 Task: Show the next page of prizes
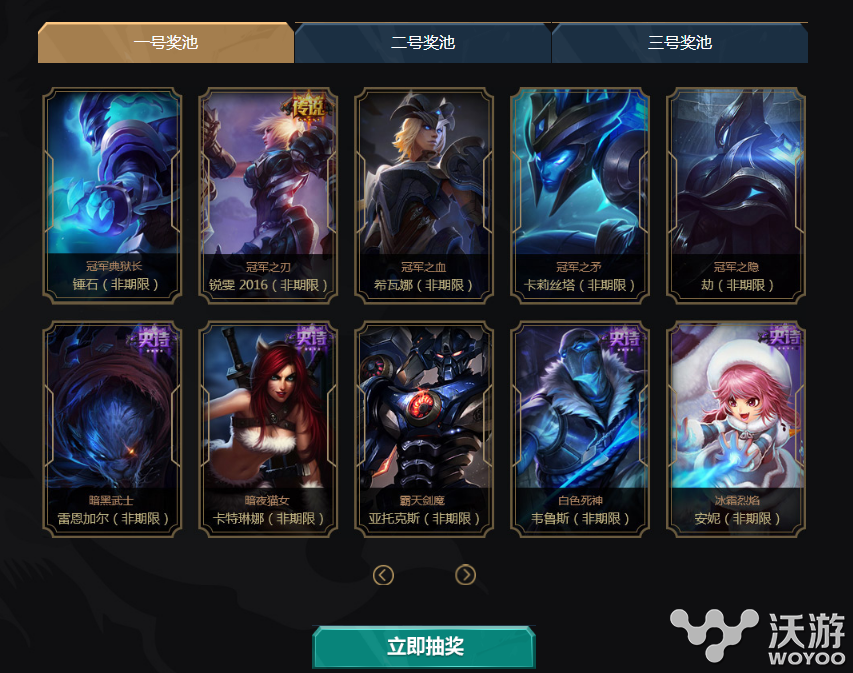click(465, 575)
